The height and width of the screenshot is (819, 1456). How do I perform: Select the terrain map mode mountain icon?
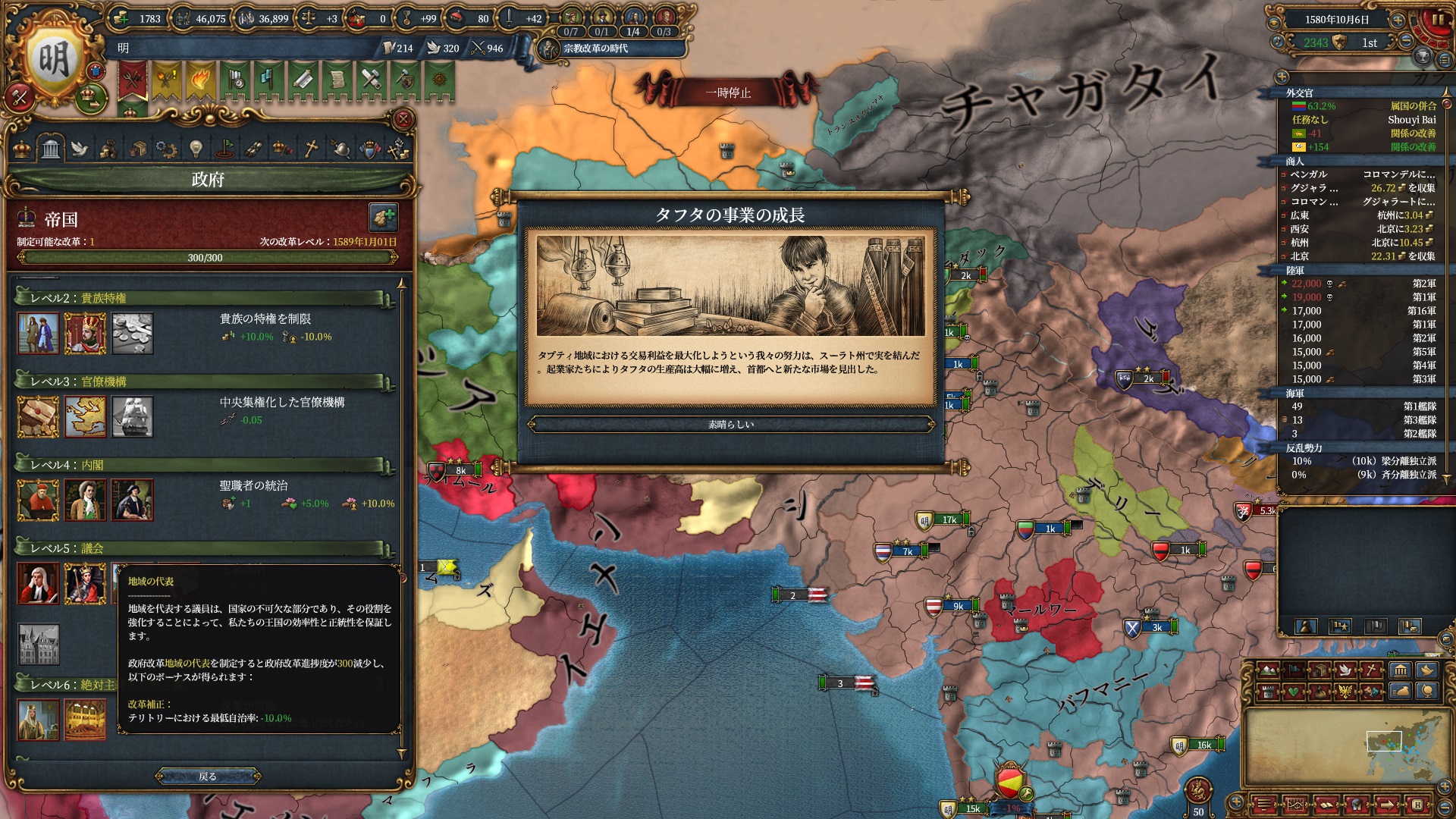tap(1267, 670)
